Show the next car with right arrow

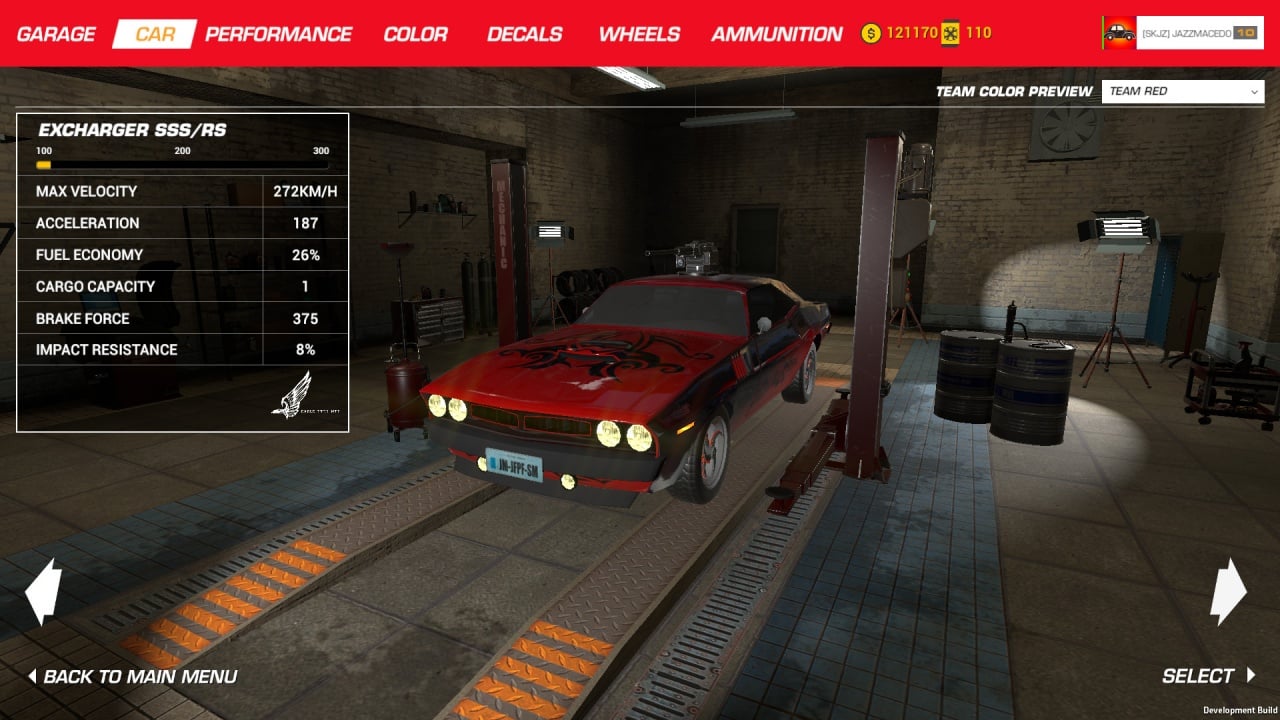click(x=1228, y=592)
